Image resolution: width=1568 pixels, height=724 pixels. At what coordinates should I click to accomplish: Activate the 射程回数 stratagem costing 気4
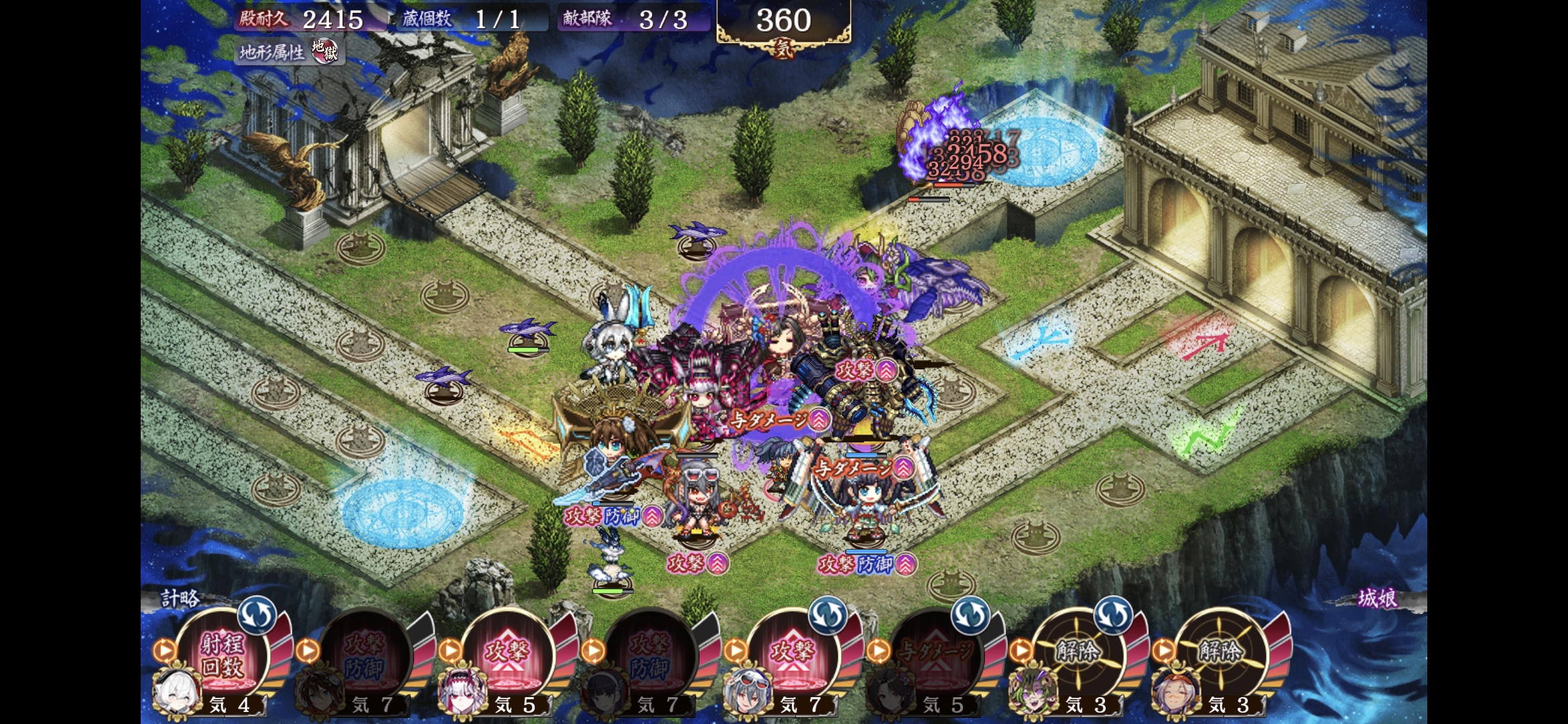tap(222, 655)
